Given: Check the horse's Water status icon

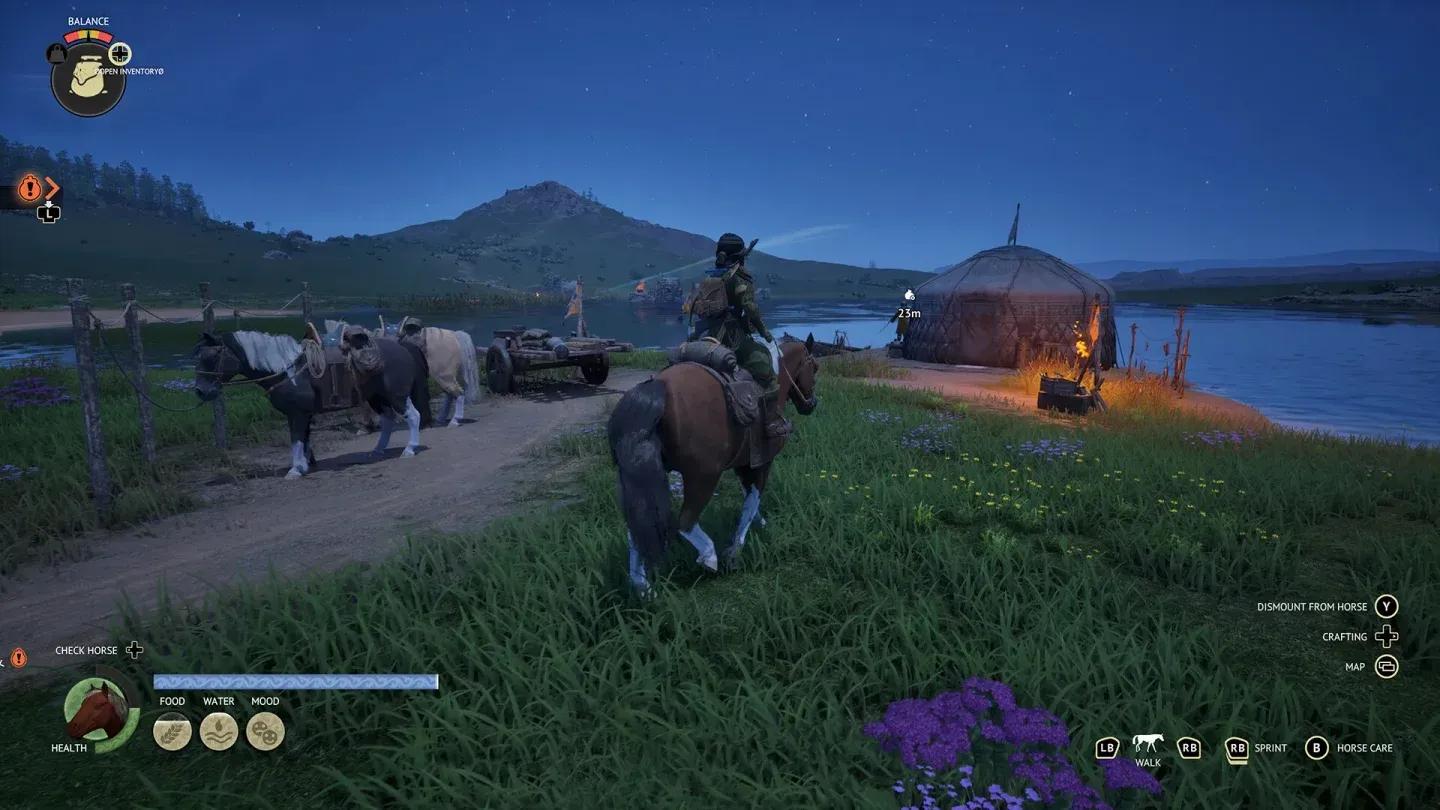Looking at the screenshot, I should (x=219, y=731).
